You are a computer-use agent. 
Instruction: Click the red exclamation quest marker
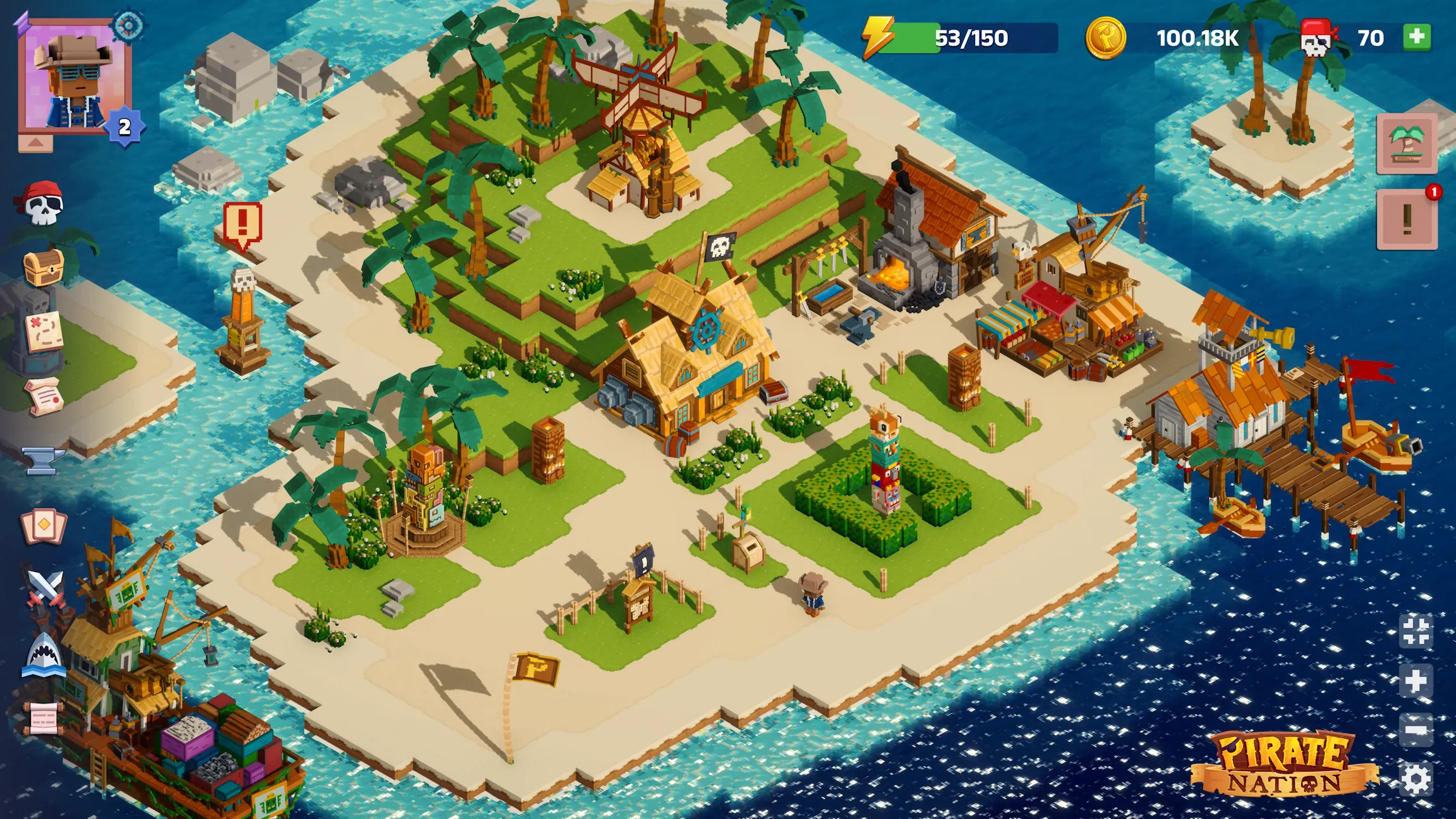pos(242,224)
